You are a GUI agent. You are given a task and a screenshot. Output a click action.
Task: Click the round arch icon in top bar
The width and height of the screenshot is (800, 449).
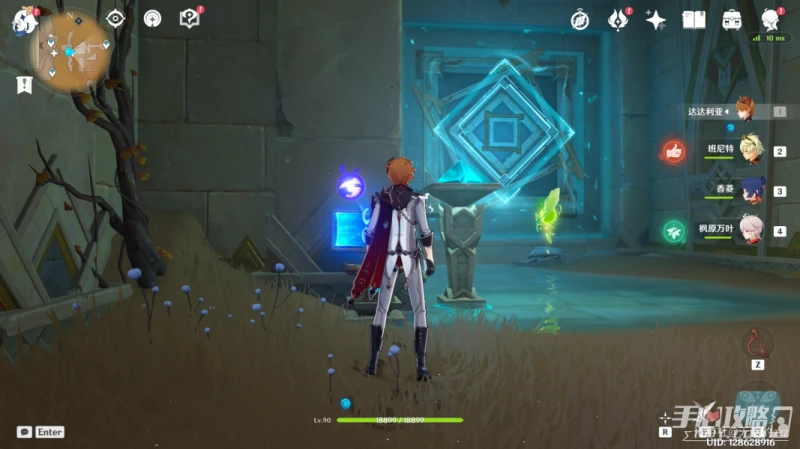point(152,19)
